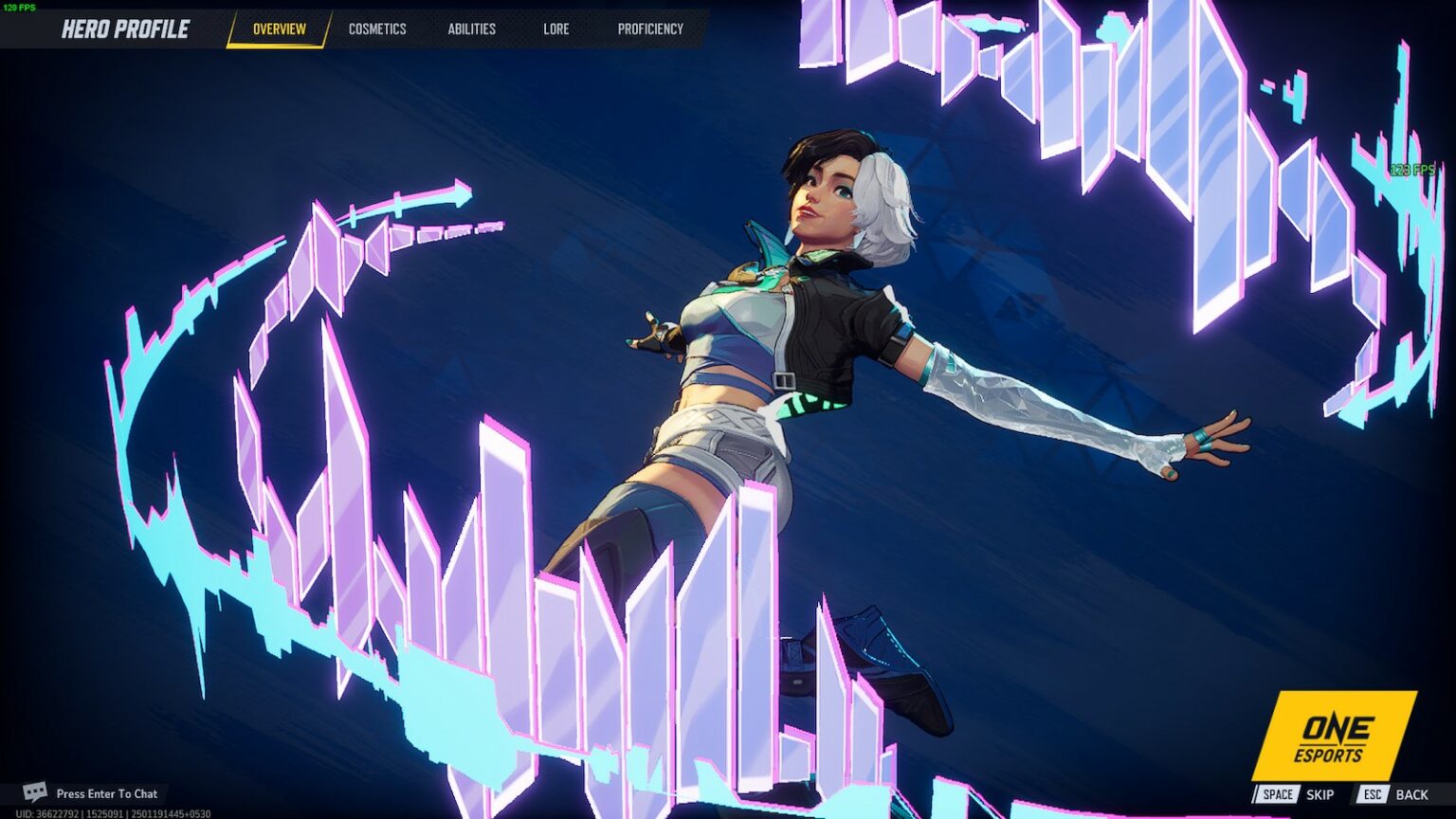Go to the Proficiency tab
This screenshot has width=1456, height=819.
pyautogui.click(x=650, y=29)
